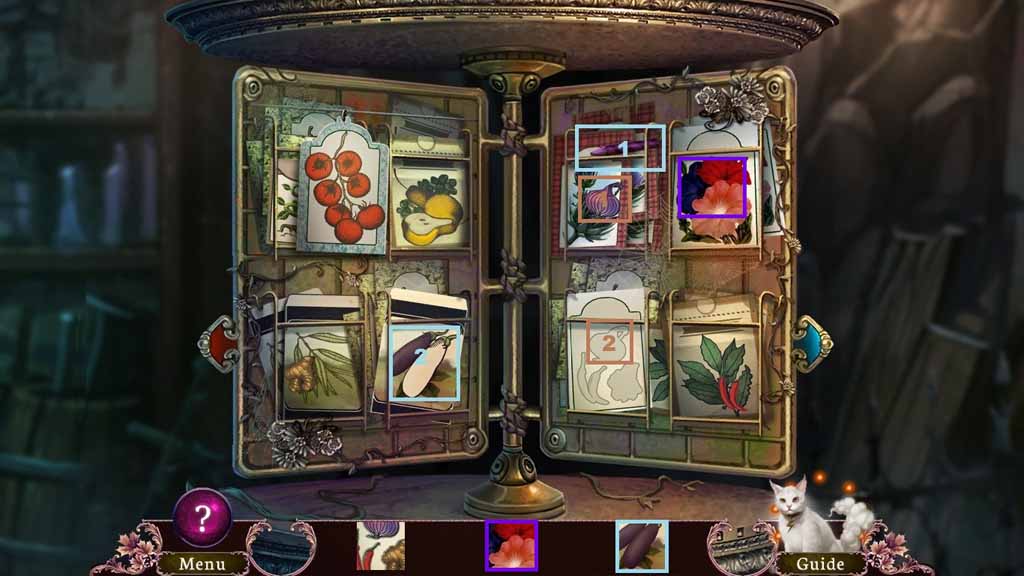Click the white cat helper
This screenshot has width=1024, height=576.
point(797,512)
